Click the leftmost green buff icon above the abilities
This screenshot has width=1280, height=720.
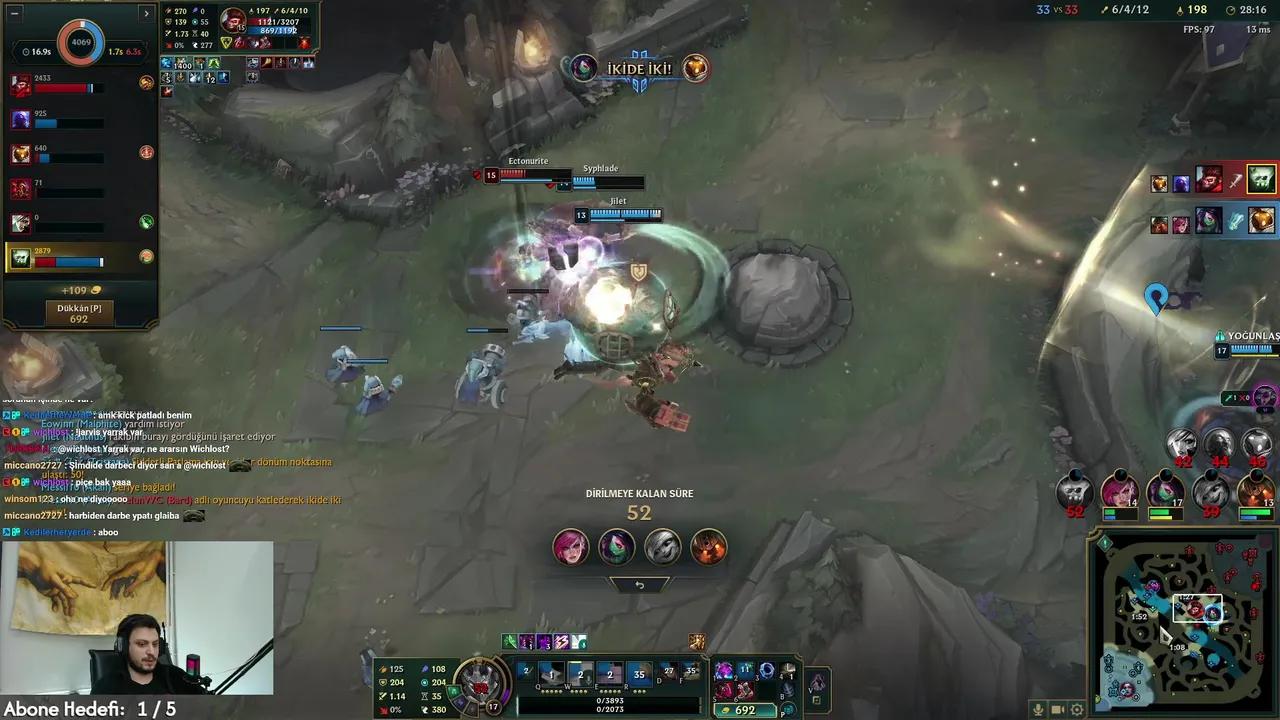click(x=508, y=641)
